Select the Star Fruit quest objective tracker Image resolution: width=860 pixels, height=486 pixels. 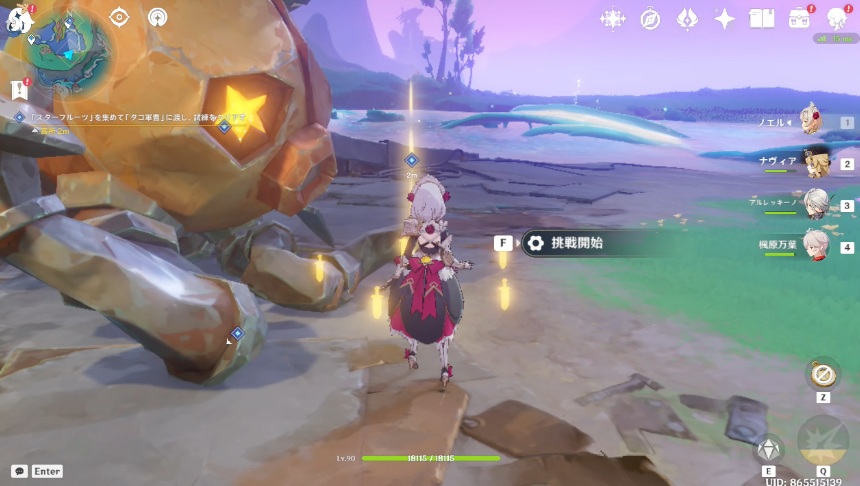130,117
